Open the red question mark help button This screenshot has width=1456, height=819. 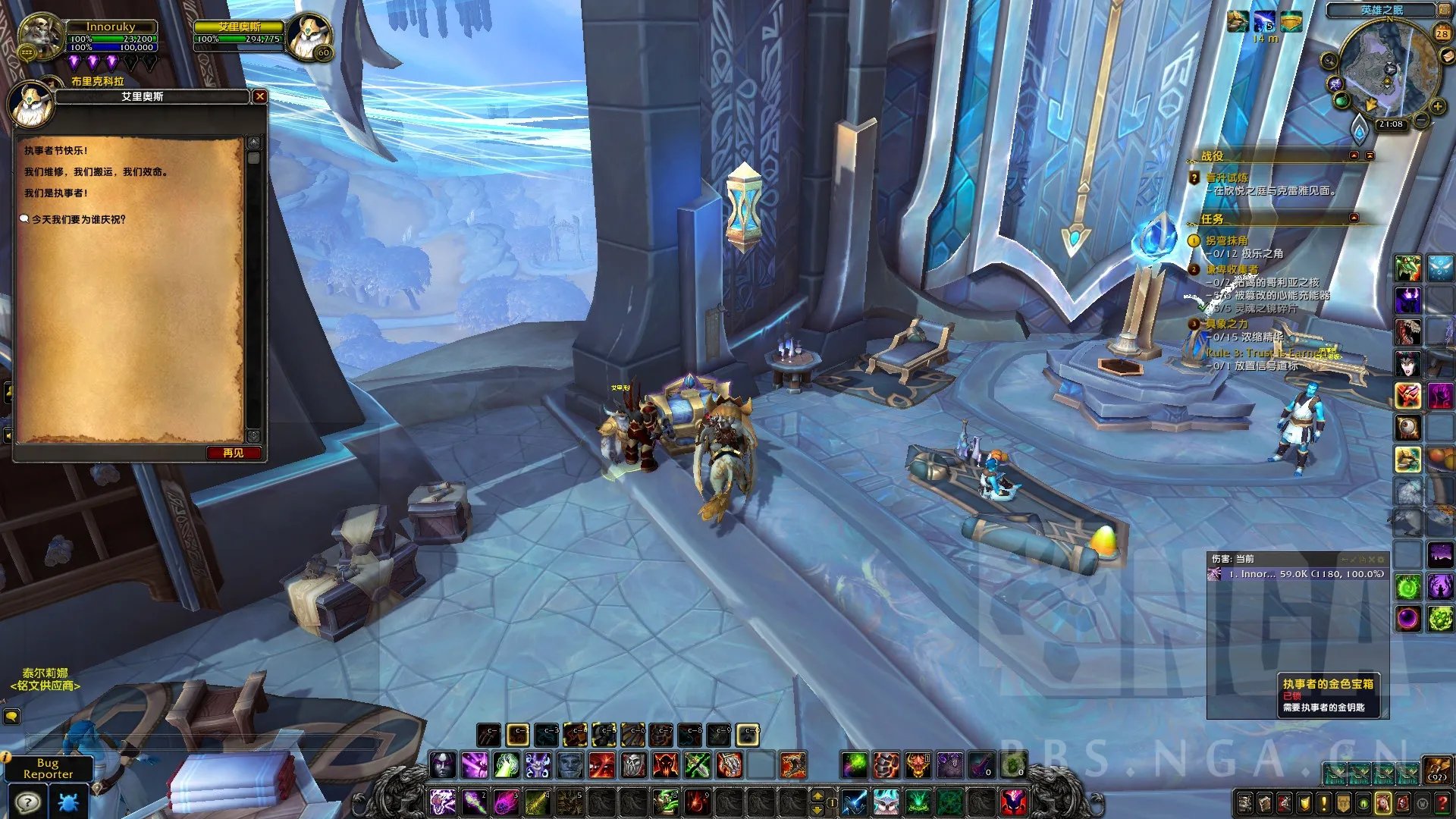click(1442, 802)
